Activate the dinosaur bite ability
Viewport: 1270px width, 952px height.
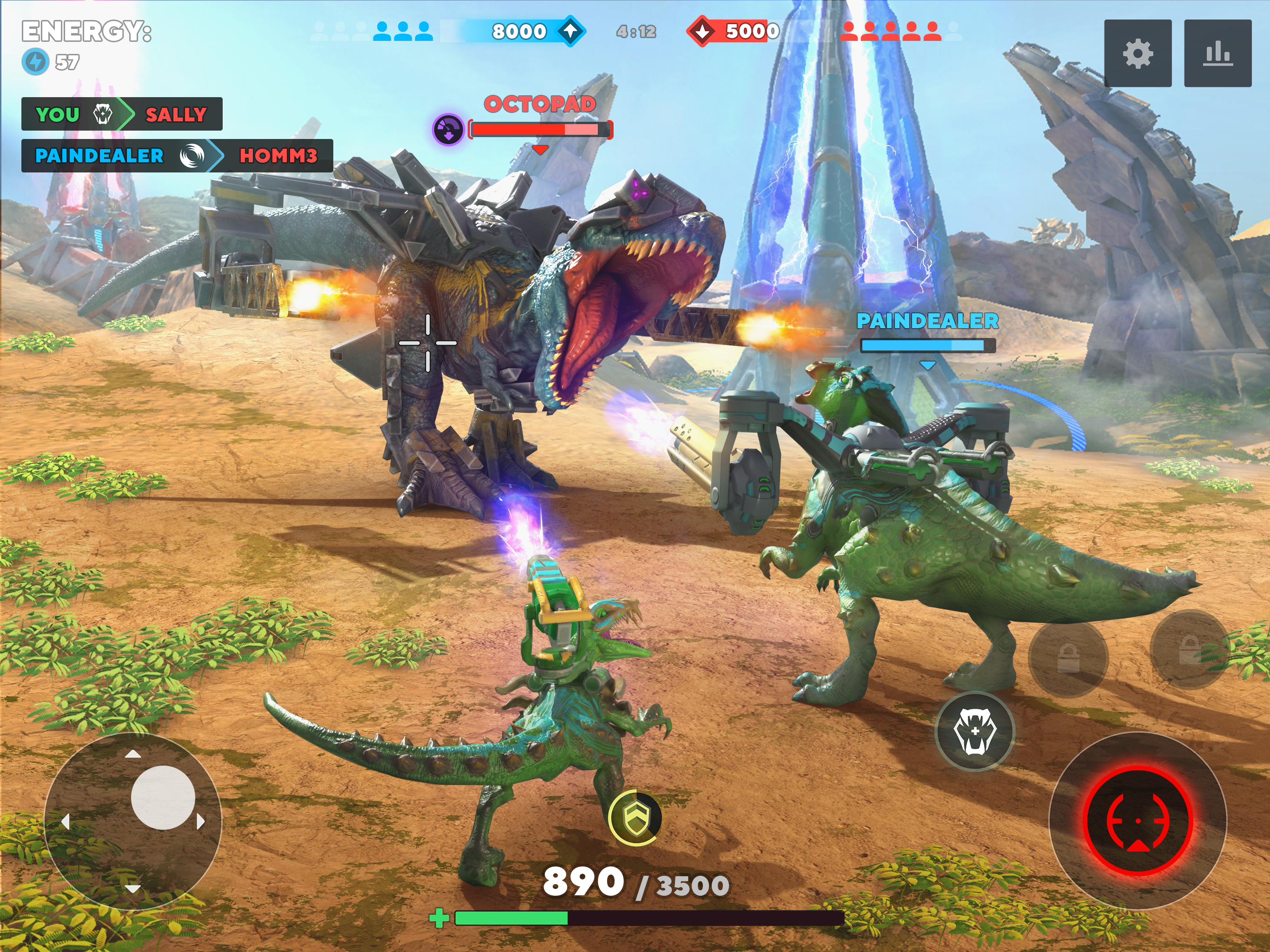click(974, 731)
